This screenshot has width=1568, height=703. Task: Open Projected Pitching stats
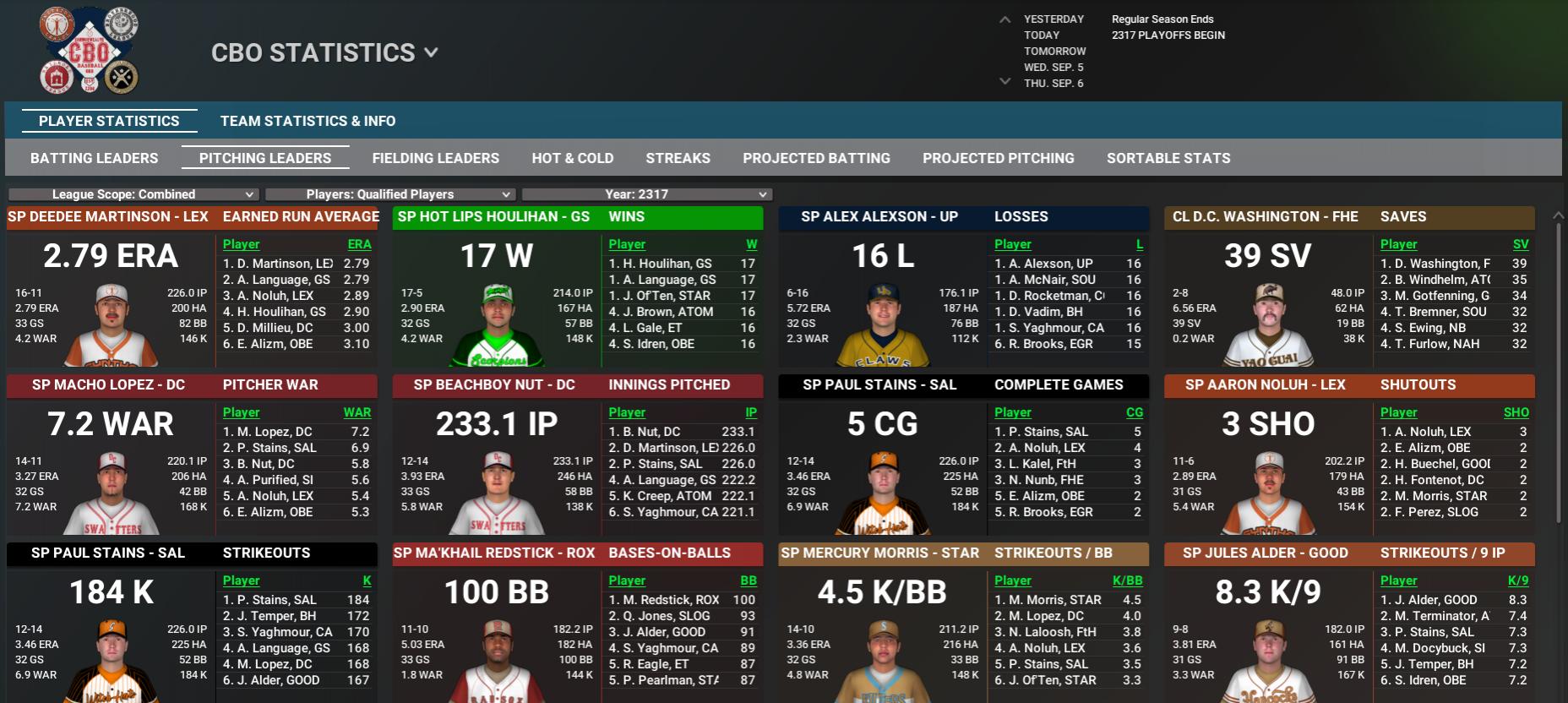[x=998, y=158]
